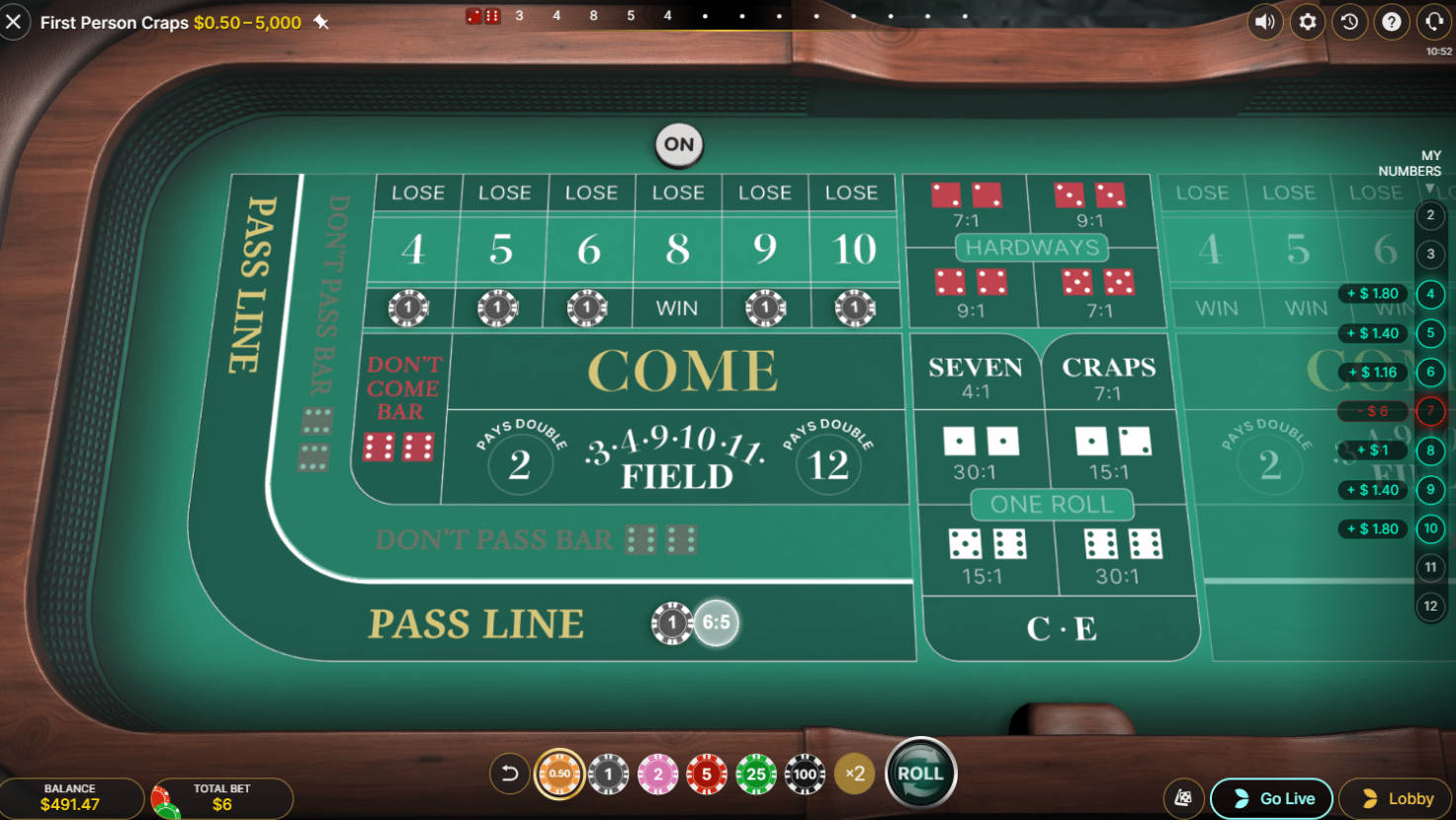The height and width of the screenshot is (820, 1456).
Task: Select the $0.50 chip
Action: point(558,774)
